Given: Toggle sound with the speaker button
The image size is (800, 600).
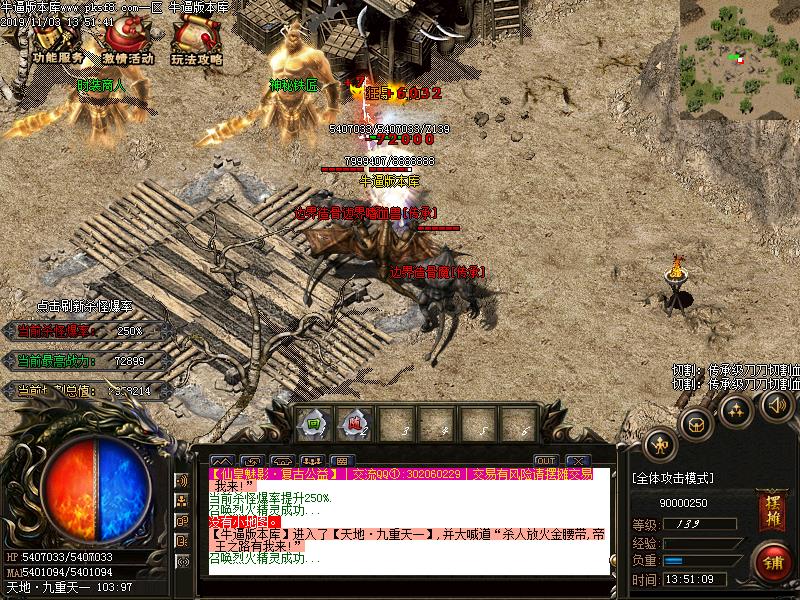Looking at the screenshot, I should click(x=776, y=403).
